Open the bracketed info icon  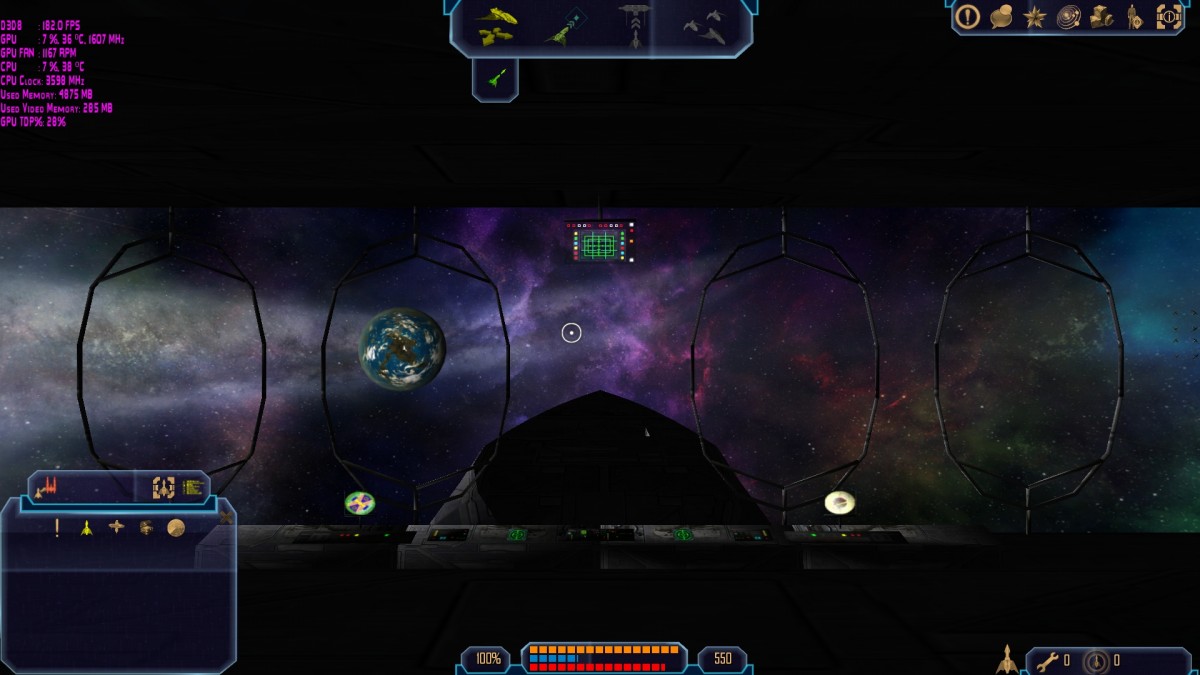click(x=1169, y=17)
